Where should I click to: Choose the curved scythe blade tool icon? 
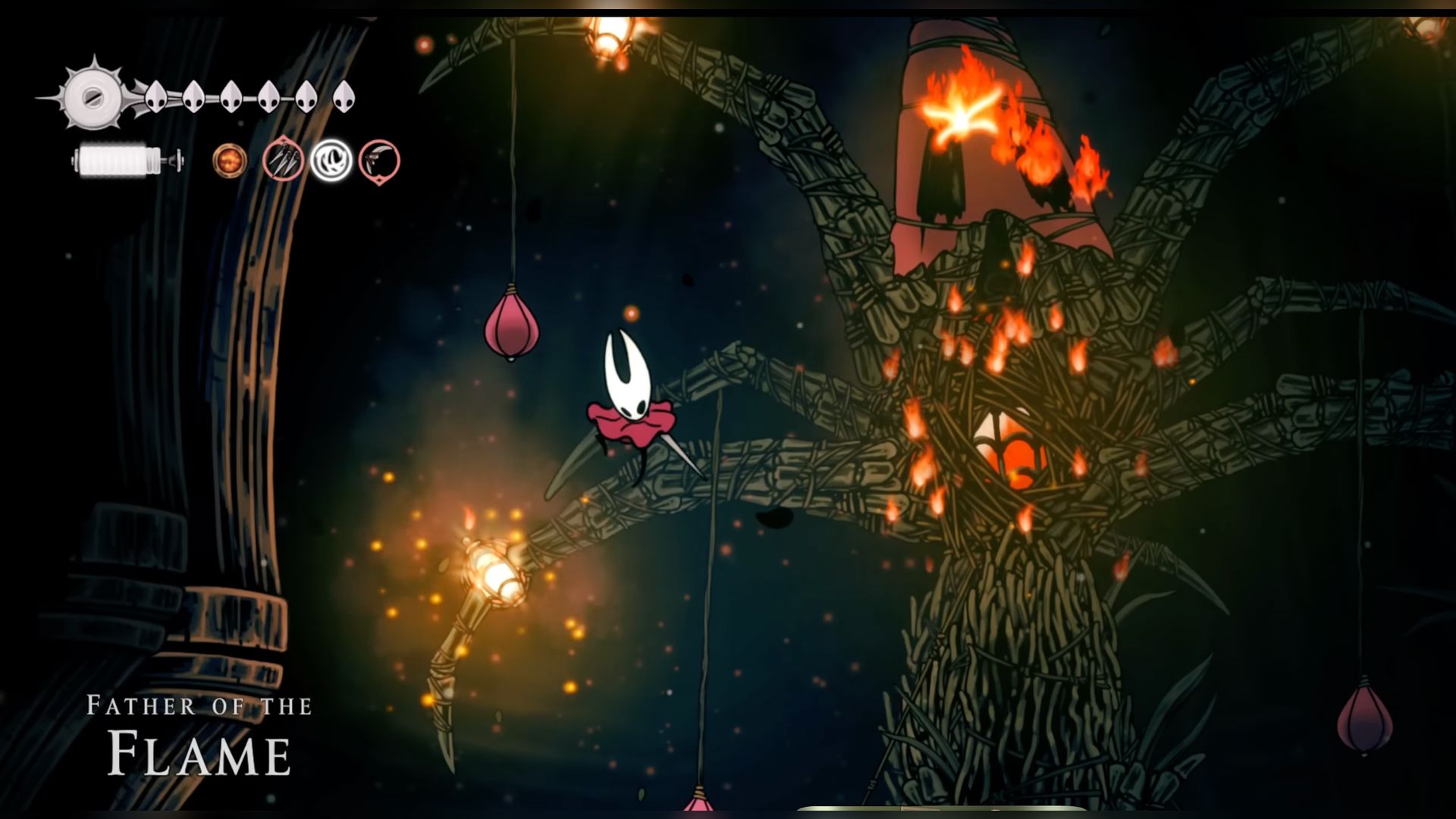pyautogui.click(x=379, y=161)
